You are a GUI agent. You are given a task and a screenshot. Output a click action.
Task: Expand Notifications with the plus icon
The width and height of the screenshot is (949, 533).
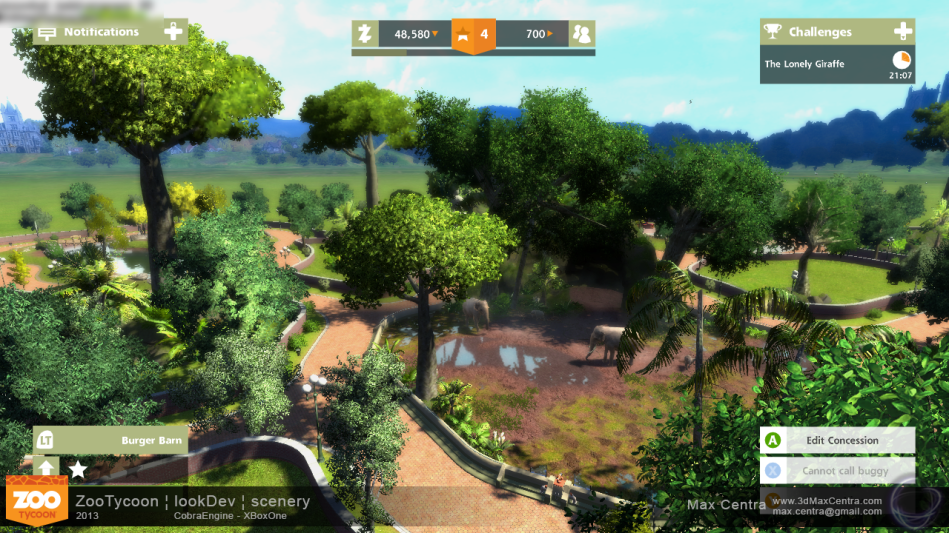[173, 32]
